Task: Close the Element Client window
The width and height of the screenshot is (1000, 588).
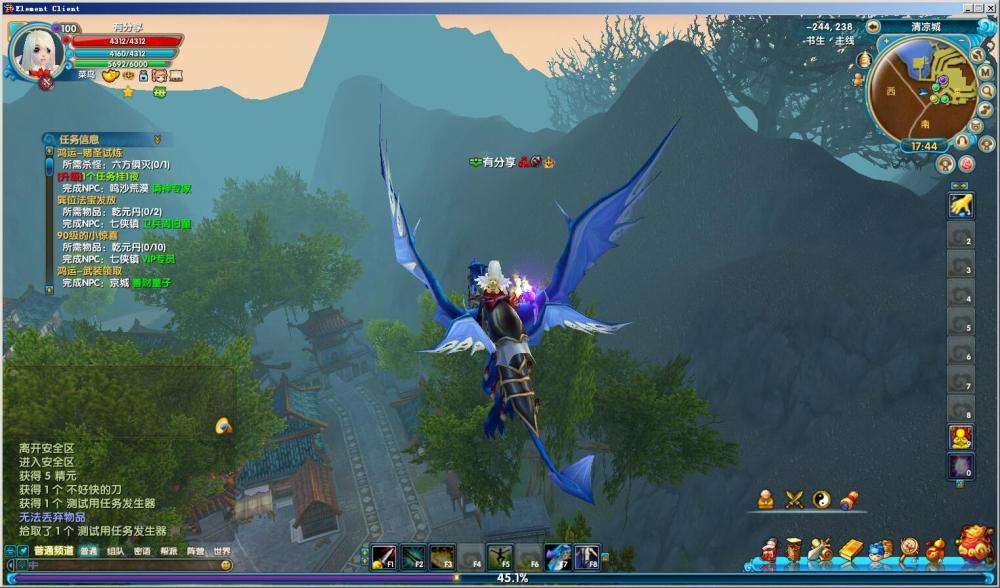Action: pos(990,7)
